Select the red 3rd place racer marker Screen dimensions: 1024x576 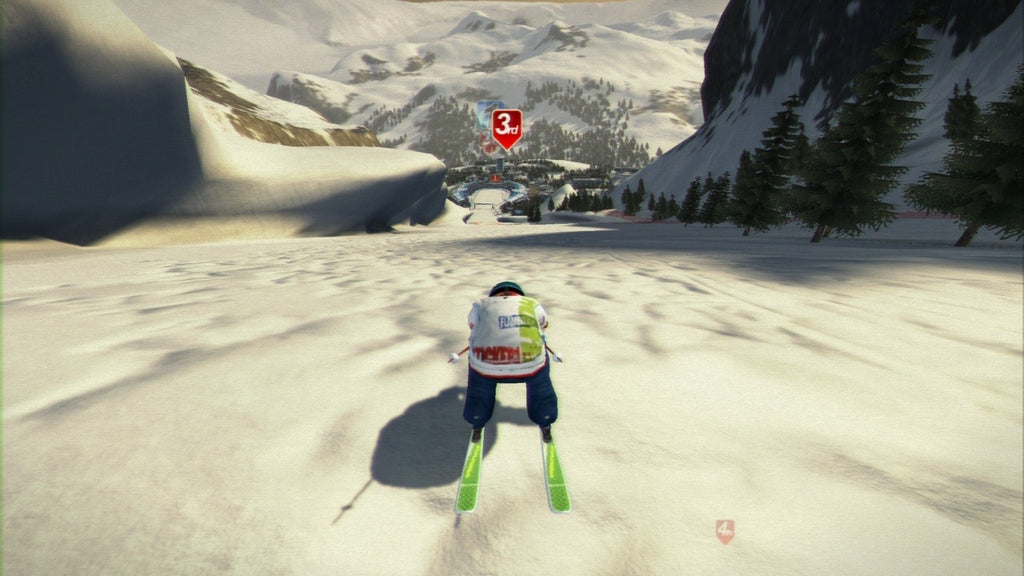(x=507, y=127)
